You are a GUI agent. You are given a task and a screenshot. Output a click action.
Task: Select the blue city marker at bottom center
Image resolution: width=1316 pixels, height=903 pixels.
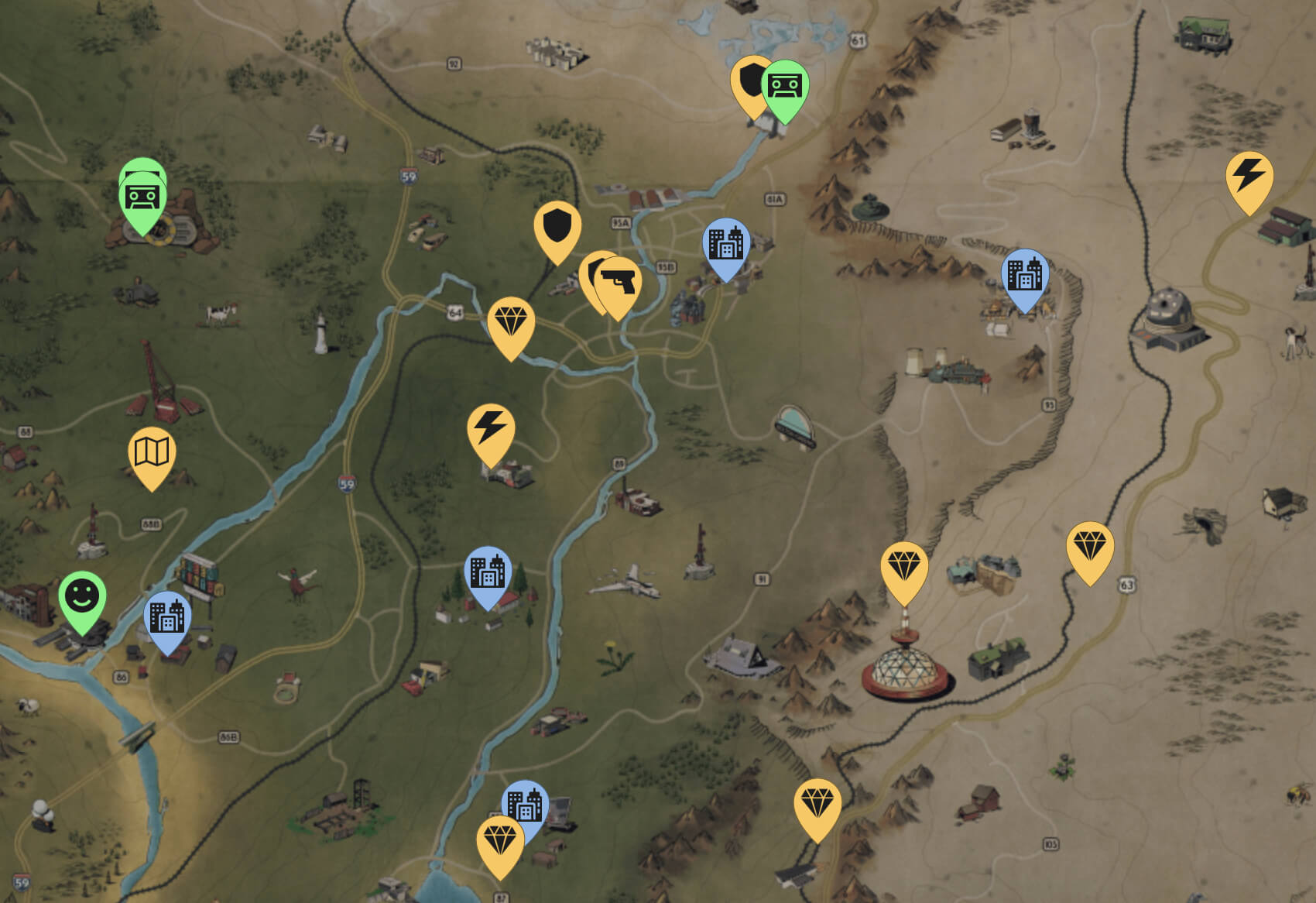tap(526, 805)
